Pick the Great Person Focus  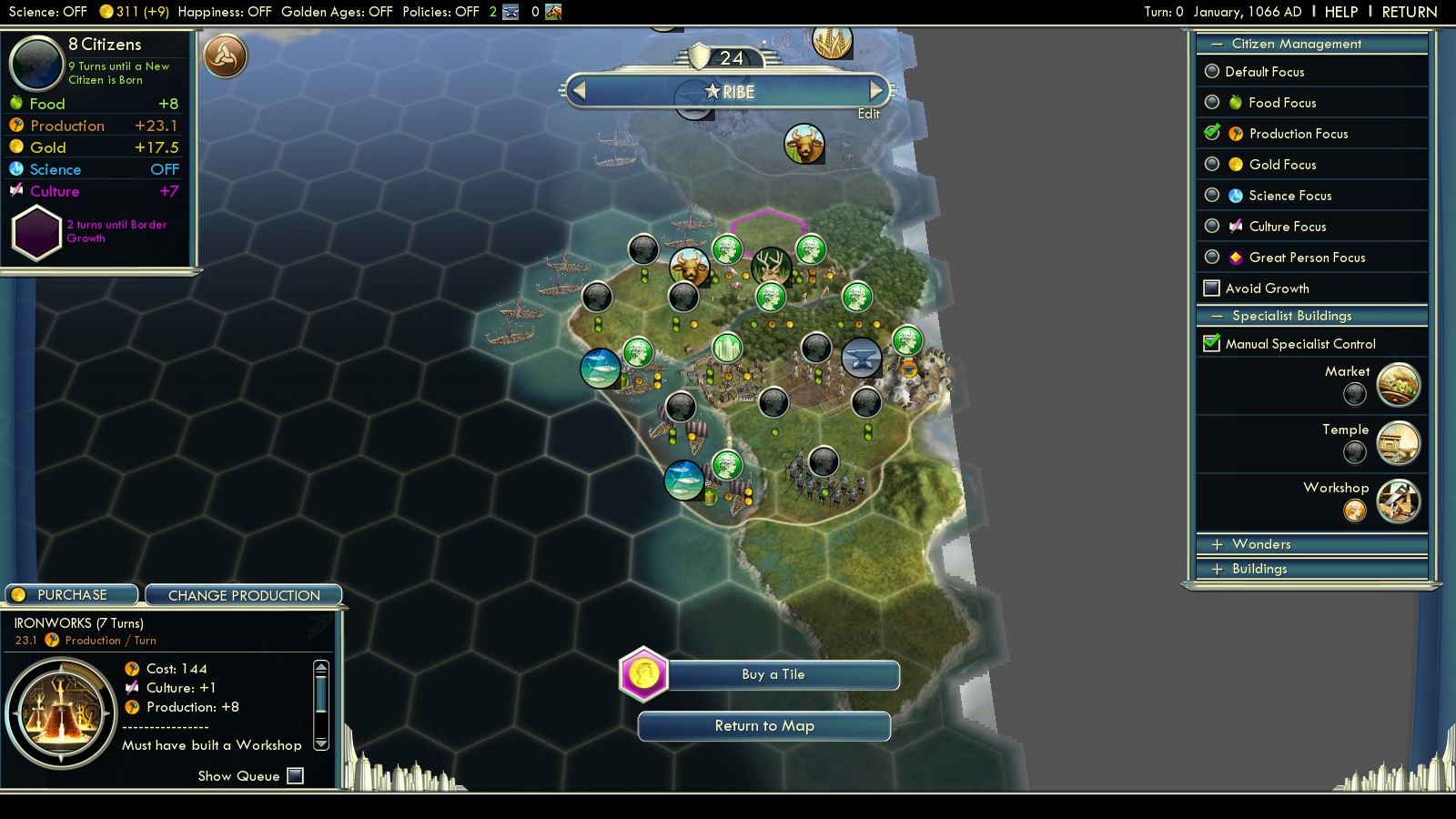(x=1212, y=258)
